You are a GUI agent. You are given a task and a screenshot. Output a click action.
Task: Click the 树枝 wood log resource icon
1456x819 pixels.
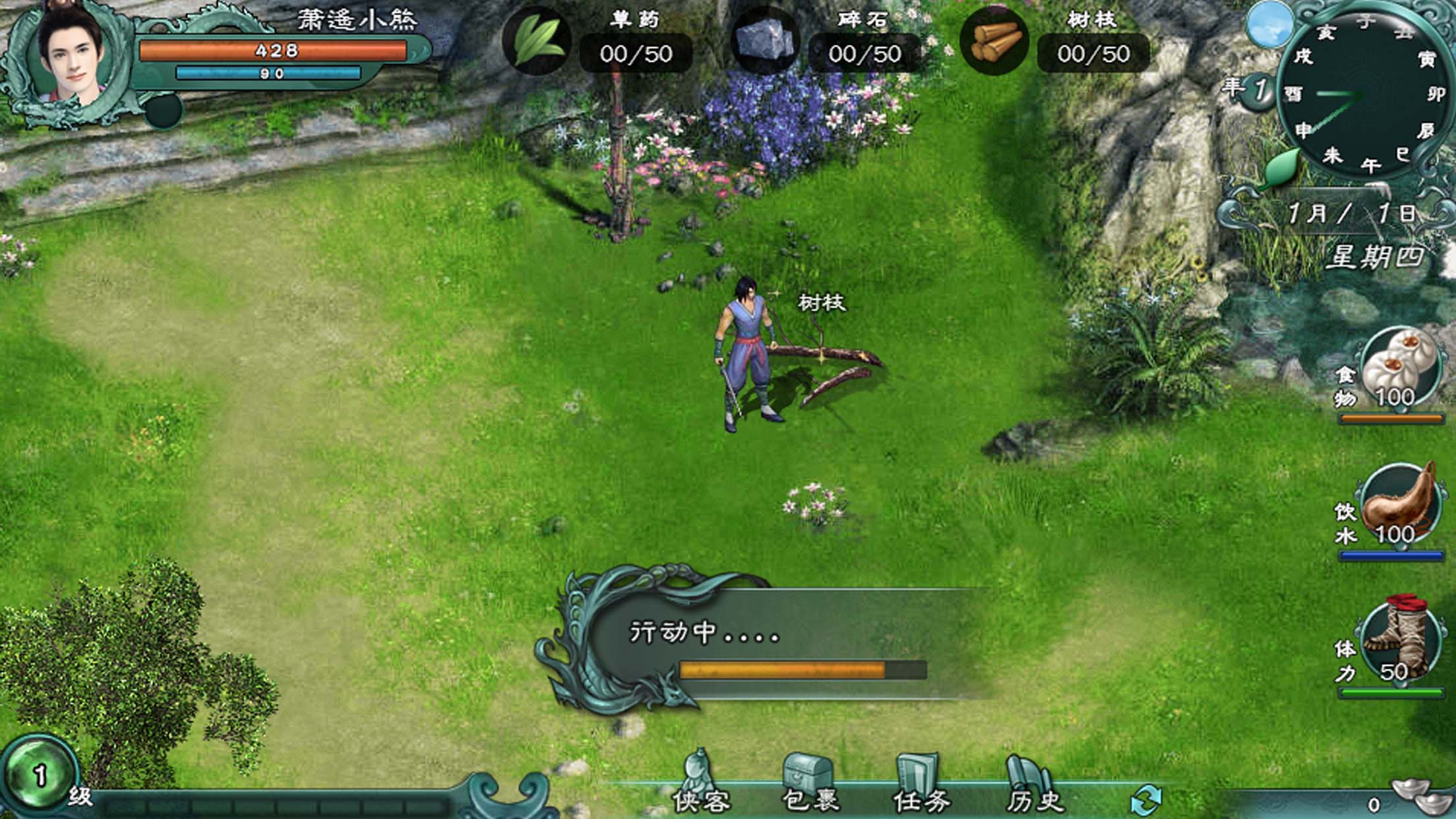pyautogui.click(x=994, y=41)
